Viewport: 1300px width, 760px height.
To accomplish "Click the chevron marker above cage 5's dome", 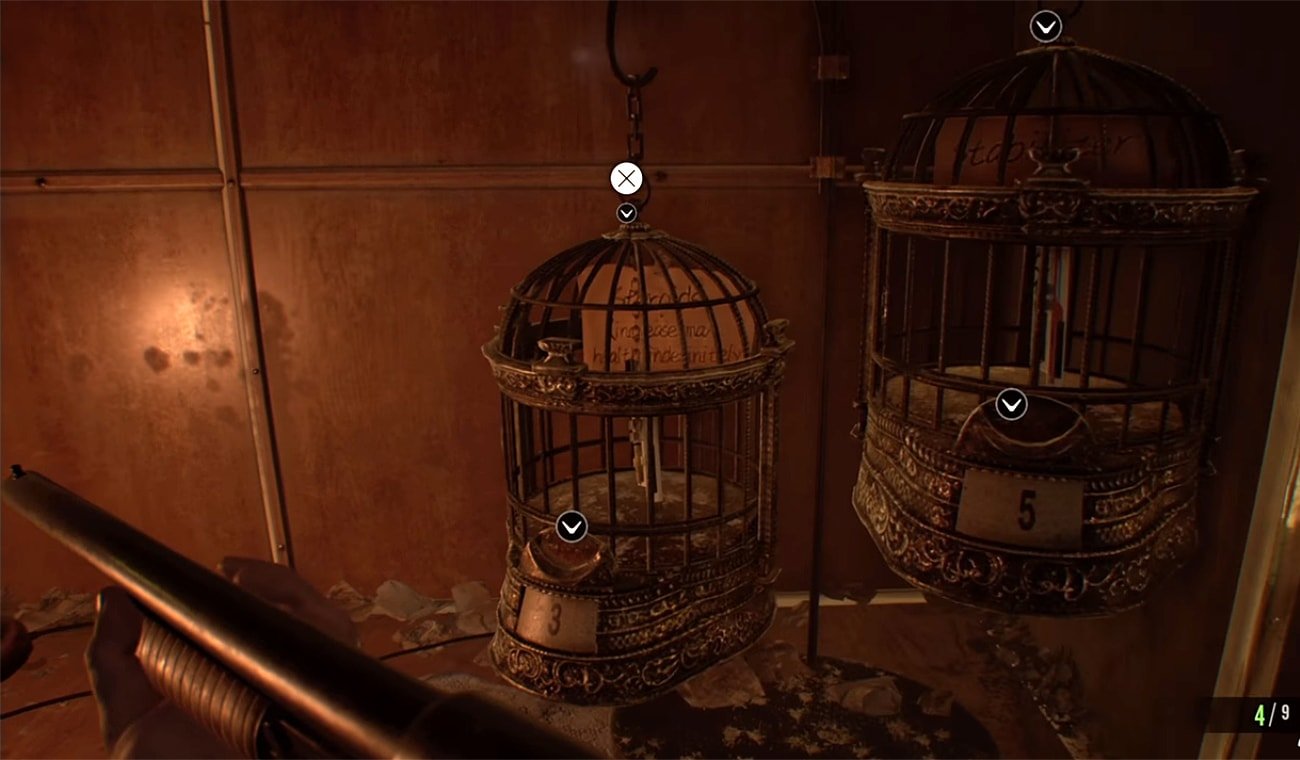I will click(x=1046, y=26).
